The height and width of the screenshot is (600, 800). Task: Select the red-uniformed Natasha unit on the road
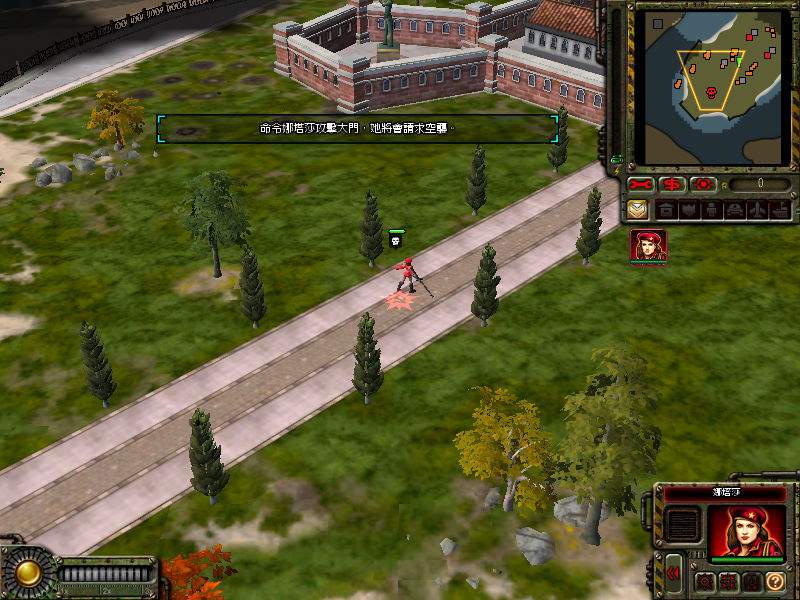point(405,275)
